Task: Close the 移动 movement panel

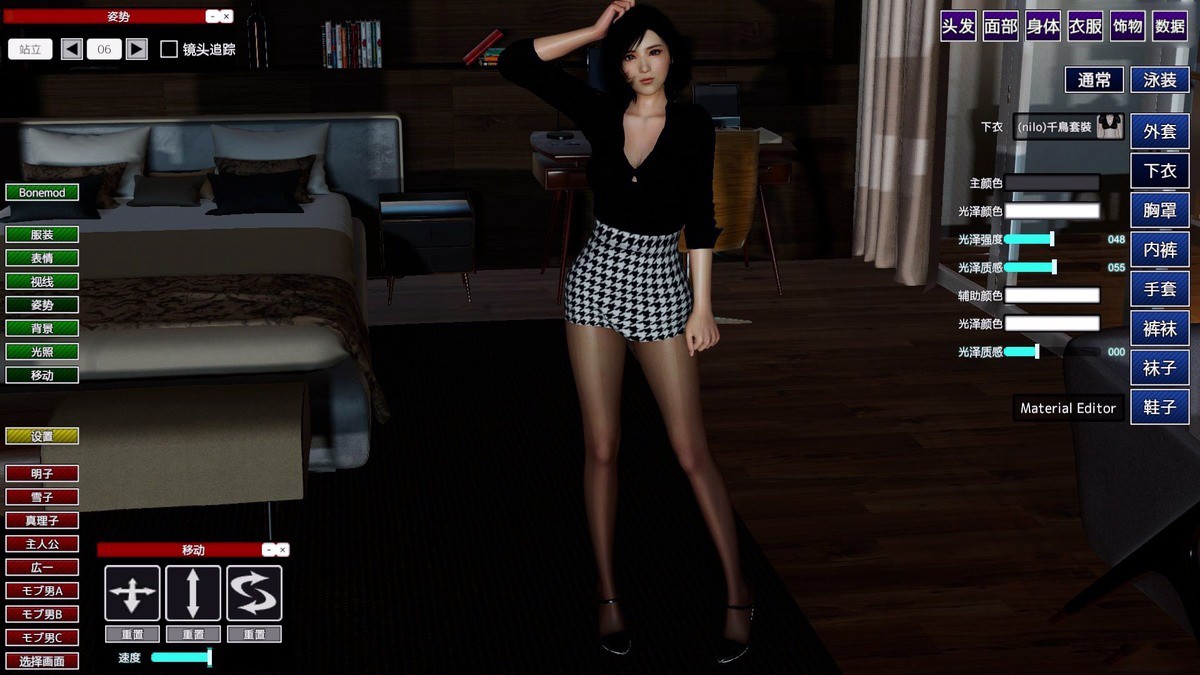Action: click(283, 550)
